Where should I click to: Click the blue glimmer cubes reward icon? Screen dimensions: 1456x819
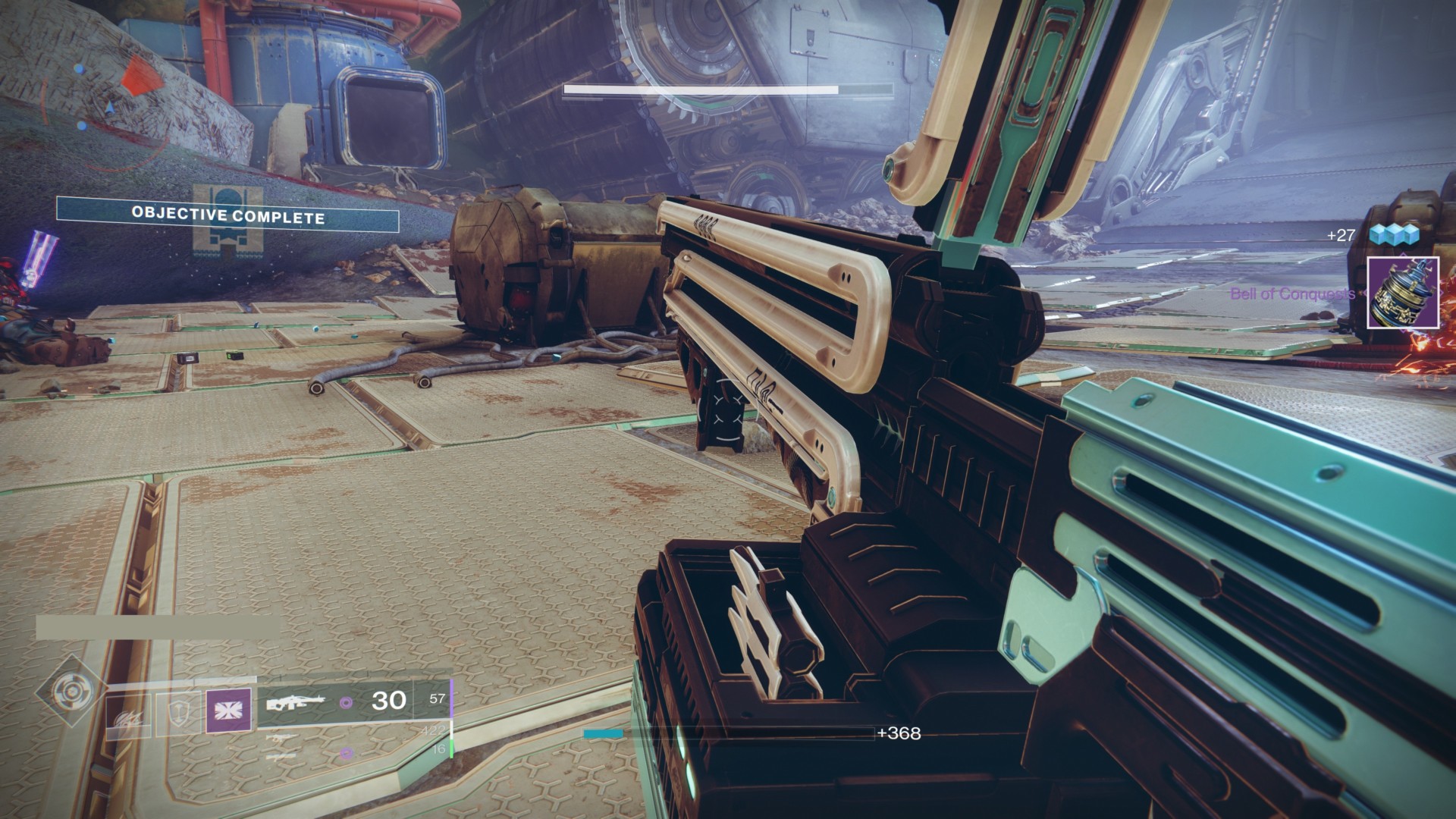click(1392, 235)
